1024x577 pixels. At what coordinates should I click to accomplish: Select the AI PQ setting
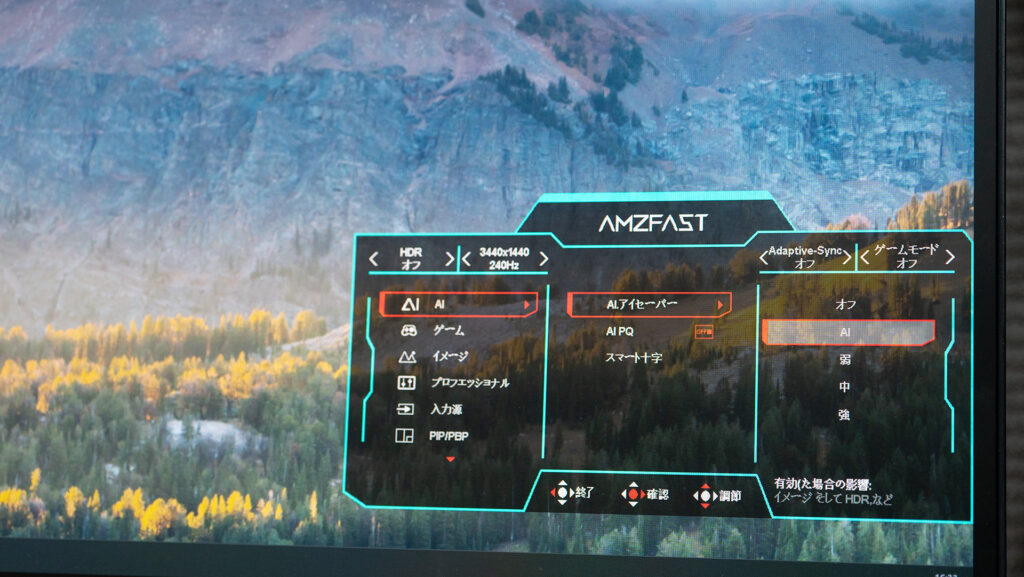pyautogui.click(x=620, y=331)
